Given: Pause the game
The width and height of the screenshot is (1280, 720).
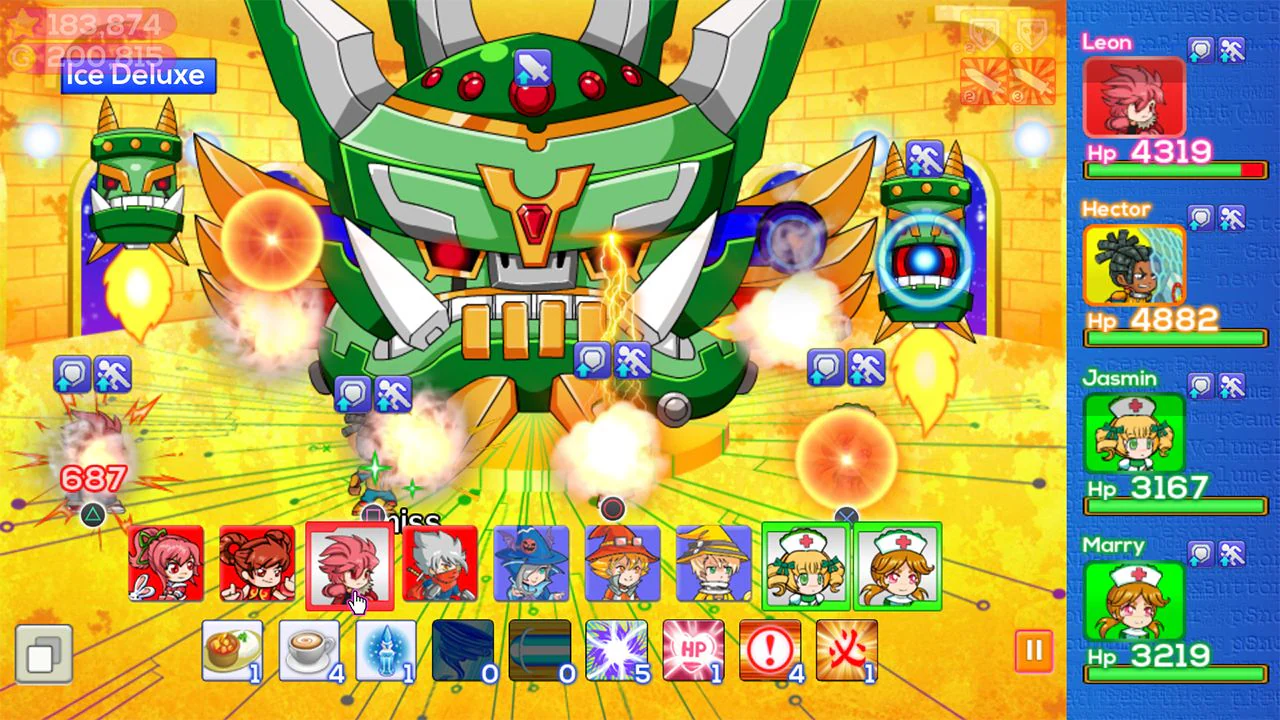Looking at the screenshot, I should click(1035, 651).
